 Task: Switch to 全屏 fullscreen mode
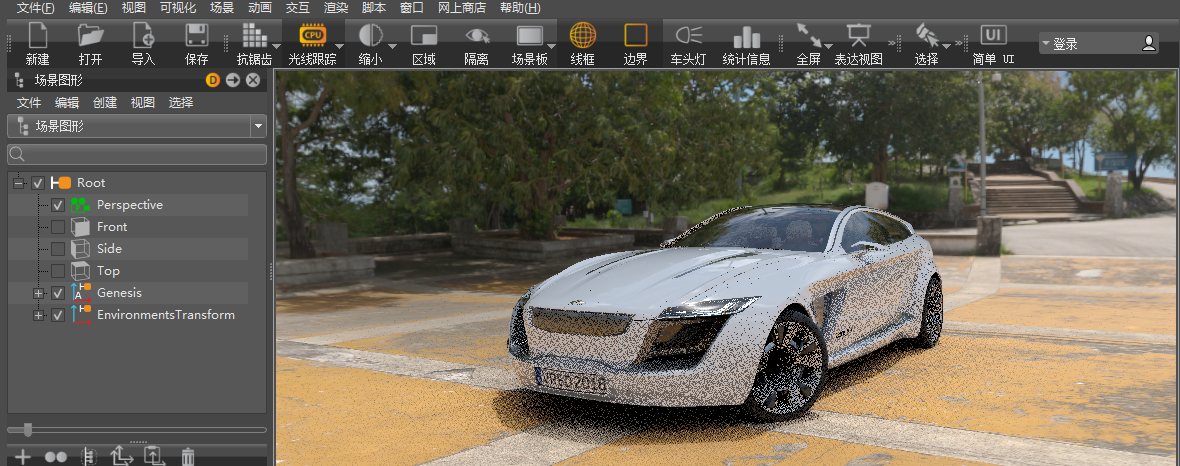(x=808, y=44)
